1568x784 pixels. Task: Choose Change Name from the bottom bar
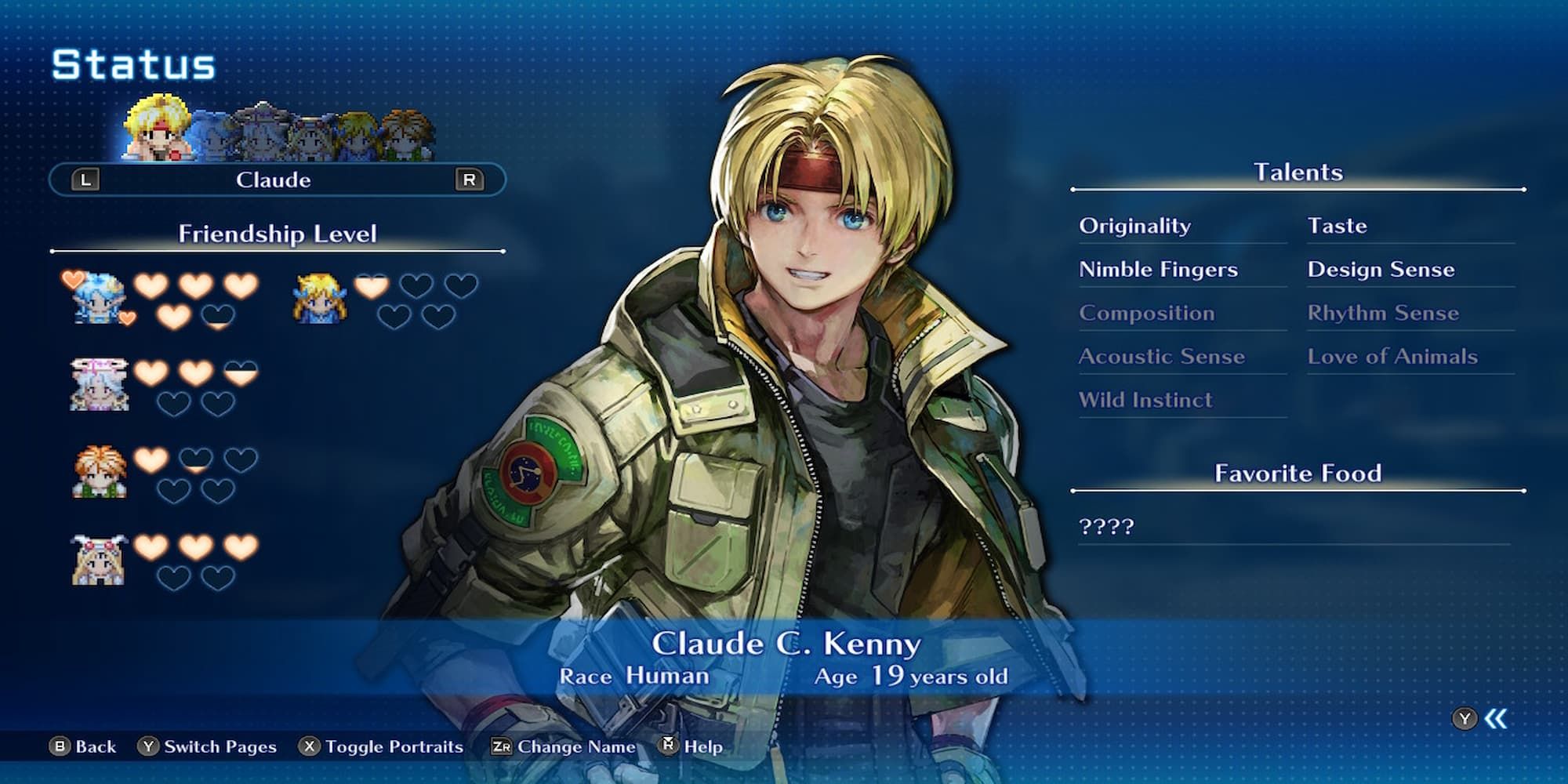[x=562, y=746]
